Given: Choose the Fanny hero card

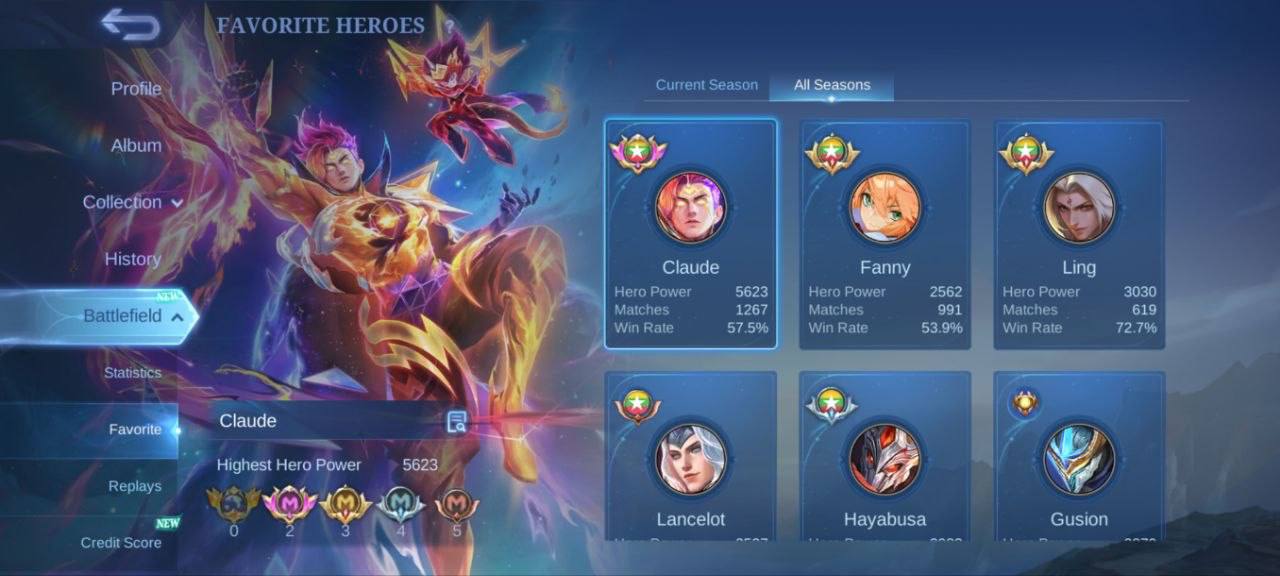Looking at the screenshot, I should click(885, 234).
